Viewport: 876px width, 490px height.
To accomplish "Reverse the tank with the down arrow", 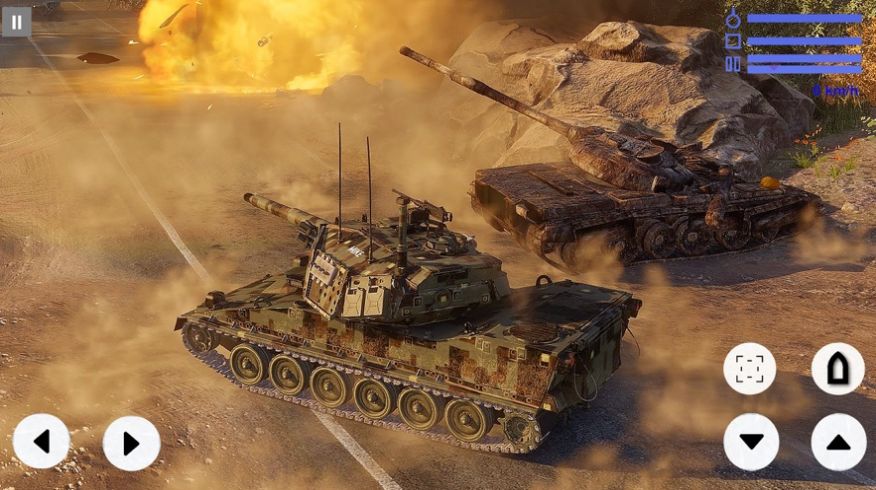I will point(751,442).
